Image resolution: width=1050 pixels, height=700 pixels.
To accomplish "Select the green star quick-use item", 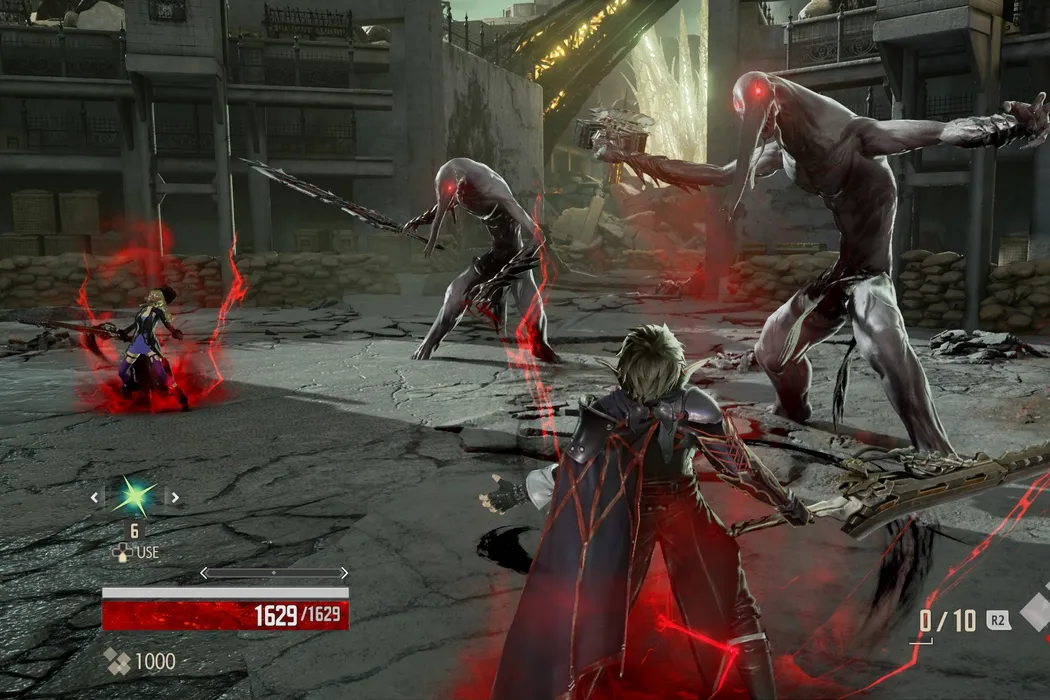I will 134,496.
